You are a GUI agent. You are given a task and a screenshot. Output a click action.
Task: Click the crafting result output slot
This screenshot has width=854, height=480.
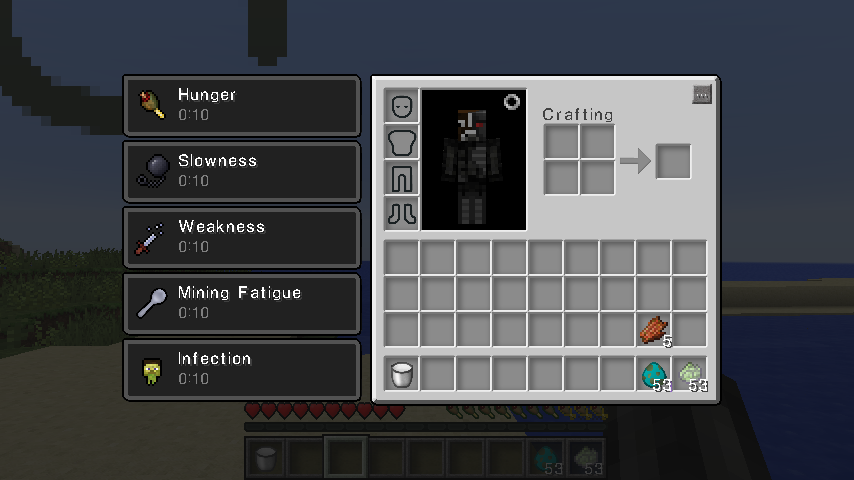673,161
